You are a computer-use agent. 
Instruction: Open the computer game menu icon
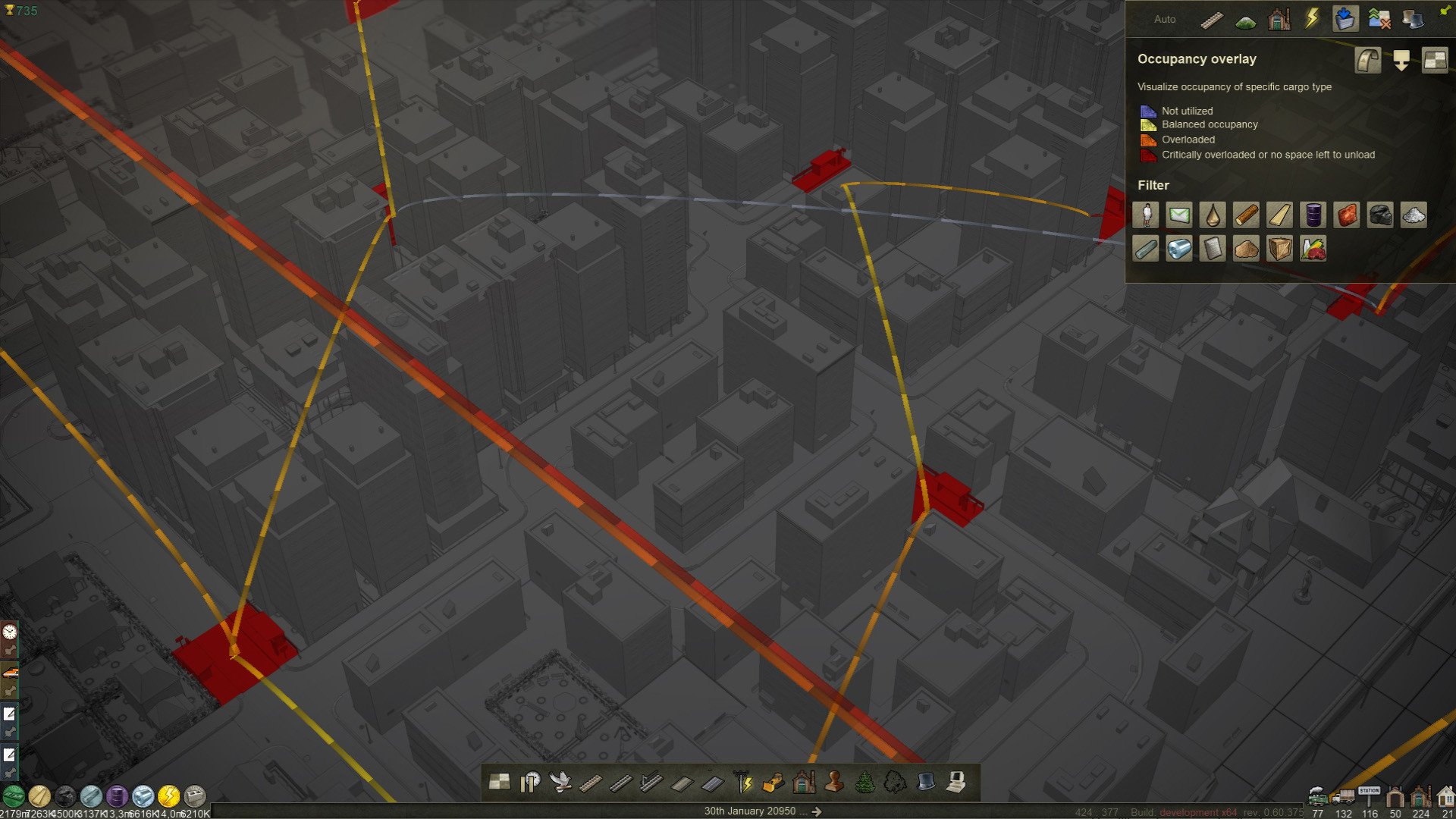click(x=956, y=782)
